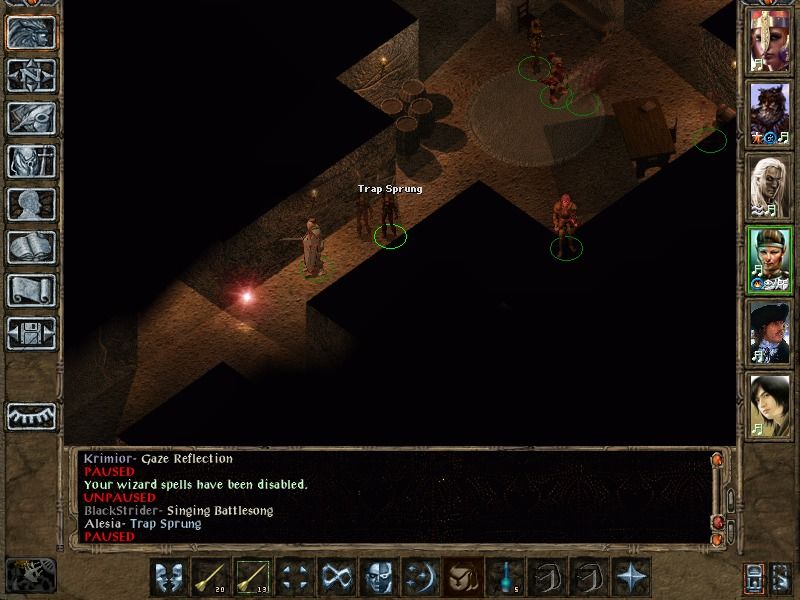Select the feathered-hat character portrait
Image resolution: width=800 pixels, height=600 pixels.
(770, 333)
